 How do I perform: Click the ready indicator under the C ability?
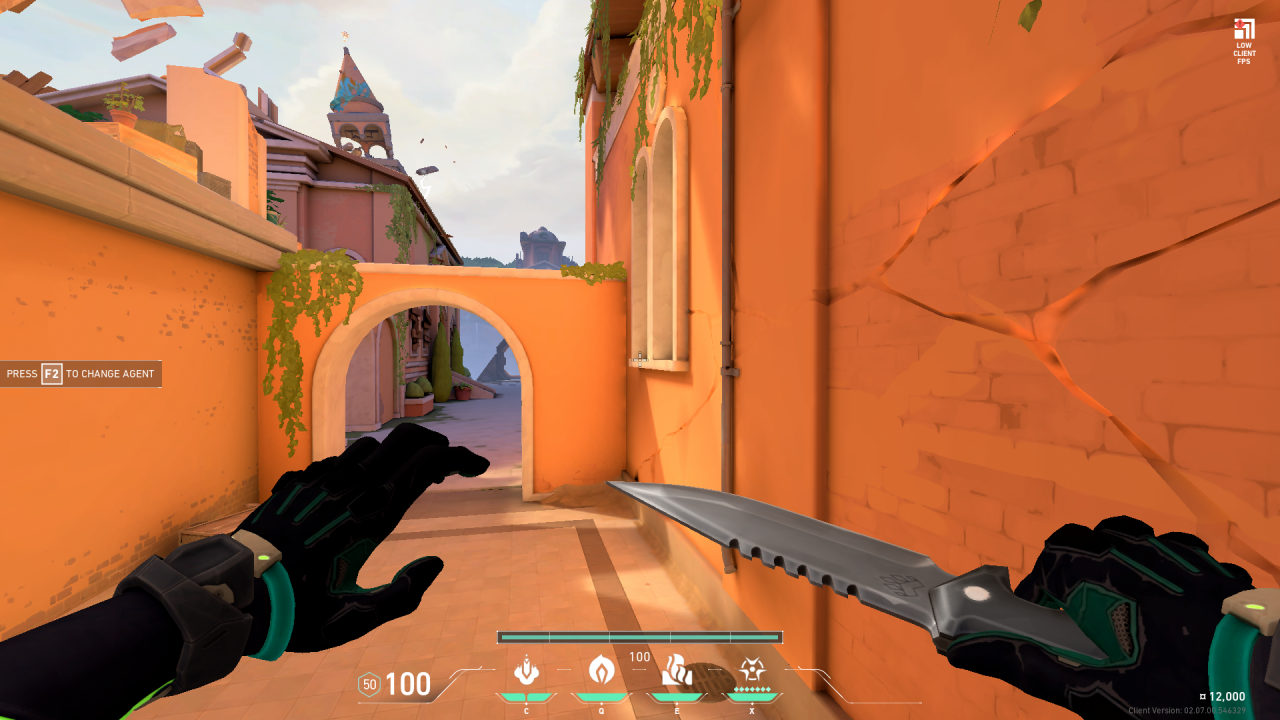click(527, 695)
